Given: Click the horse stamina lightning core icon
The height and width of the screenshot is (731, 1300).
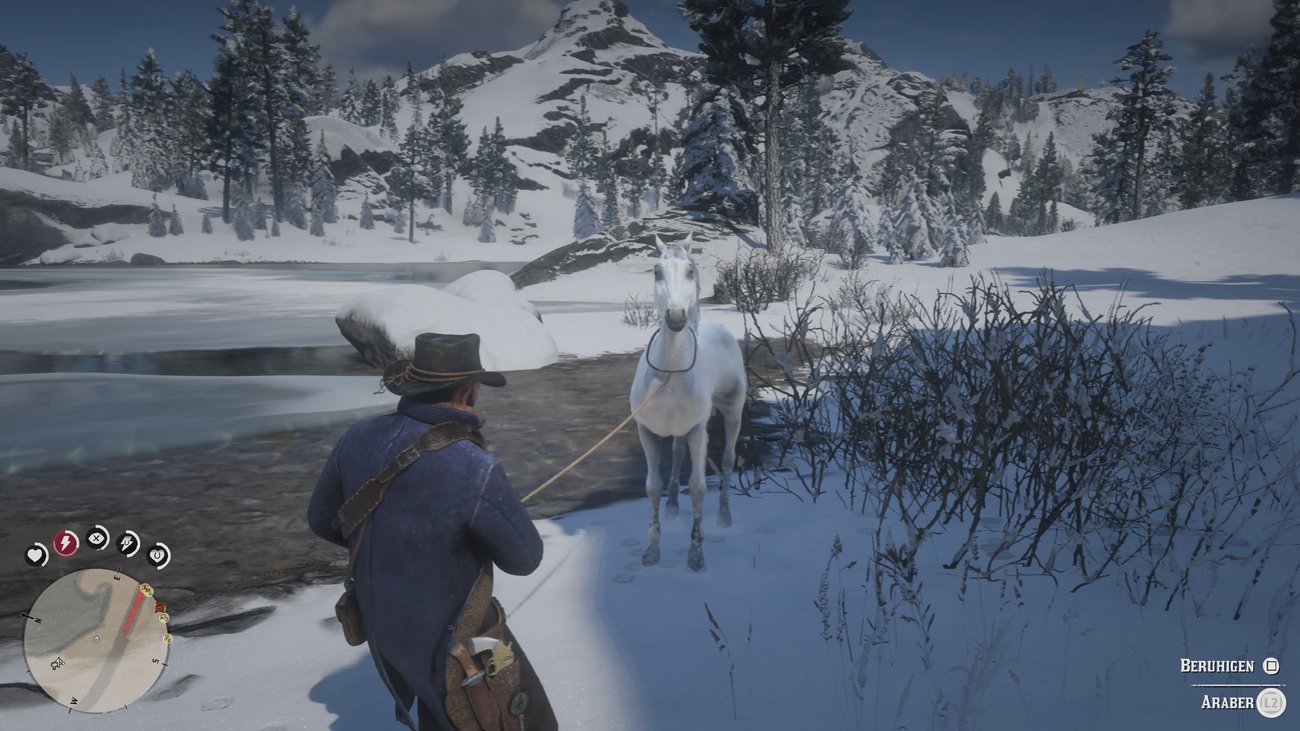Looking at the screenshot, I should click(x=127, y=543).
